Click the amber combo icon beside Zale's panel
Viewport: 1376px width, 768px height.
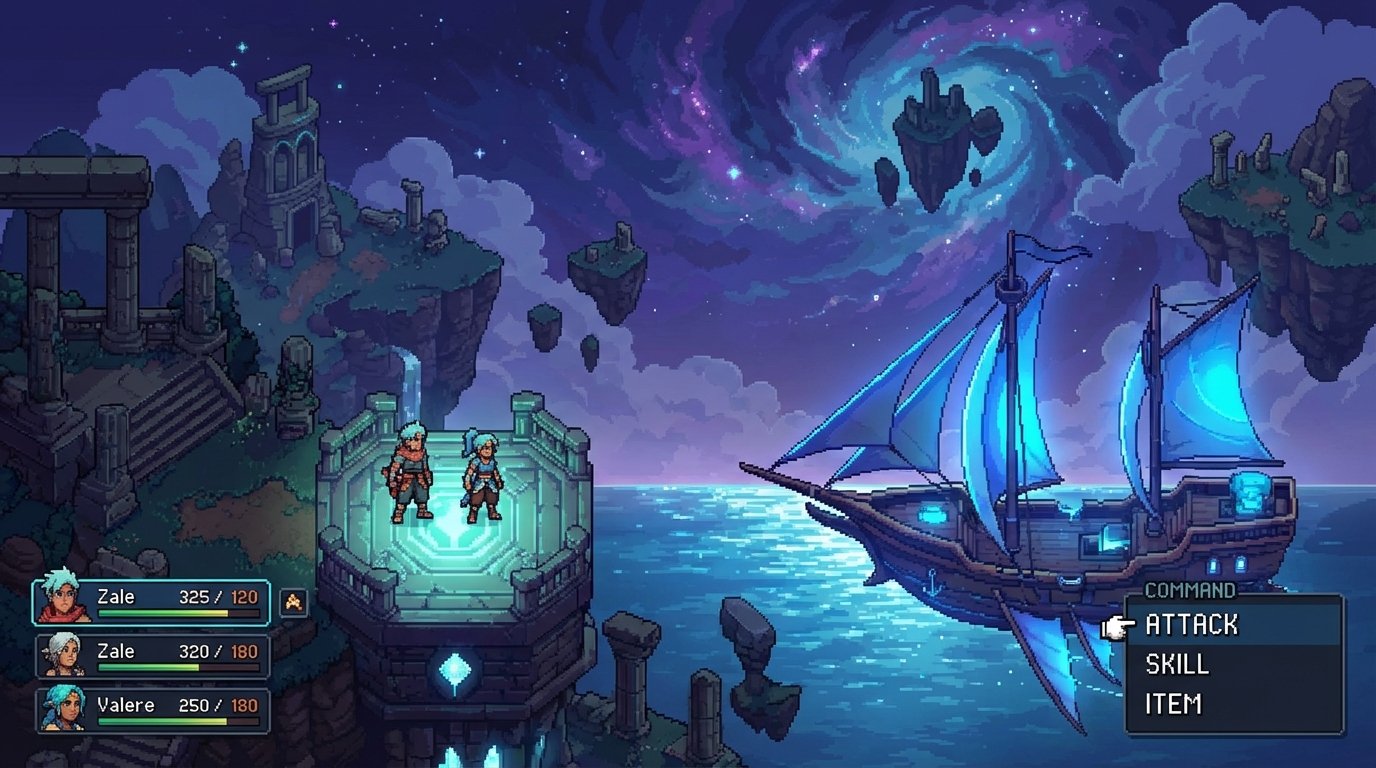tap(293, 601)
